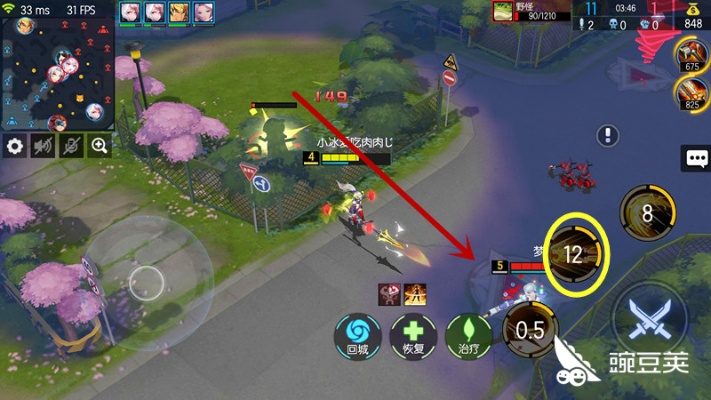Toggle the muted speaker icon
The image size is (711, 400).
click(x=43, y=146)
